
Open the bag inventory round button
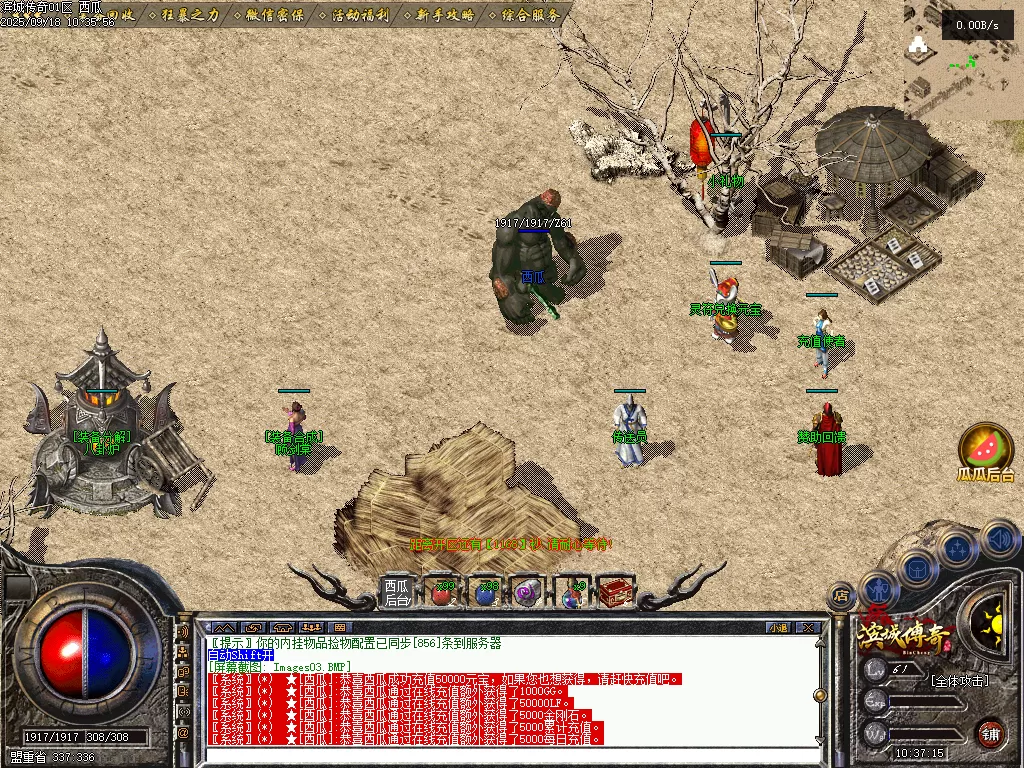click(x=916, y=570)
